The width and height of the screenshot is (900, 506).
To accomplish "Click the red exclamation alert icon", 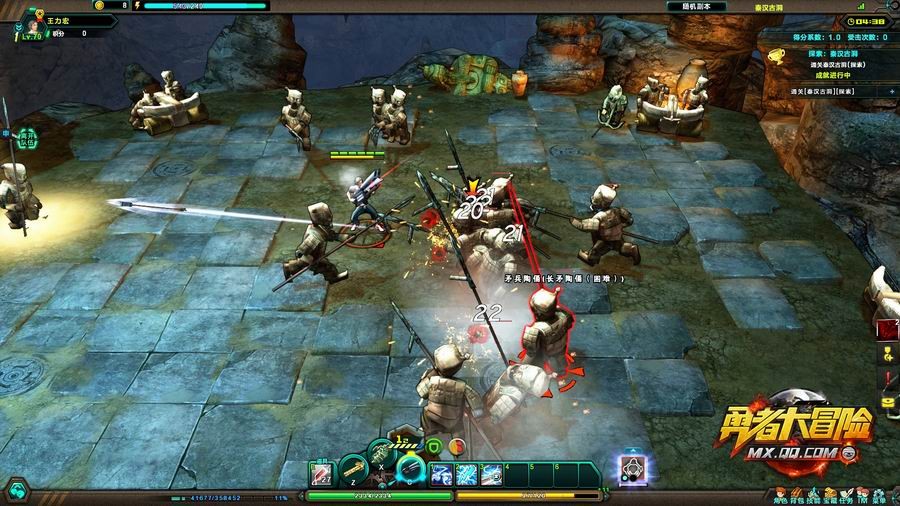I will (888, 380).
